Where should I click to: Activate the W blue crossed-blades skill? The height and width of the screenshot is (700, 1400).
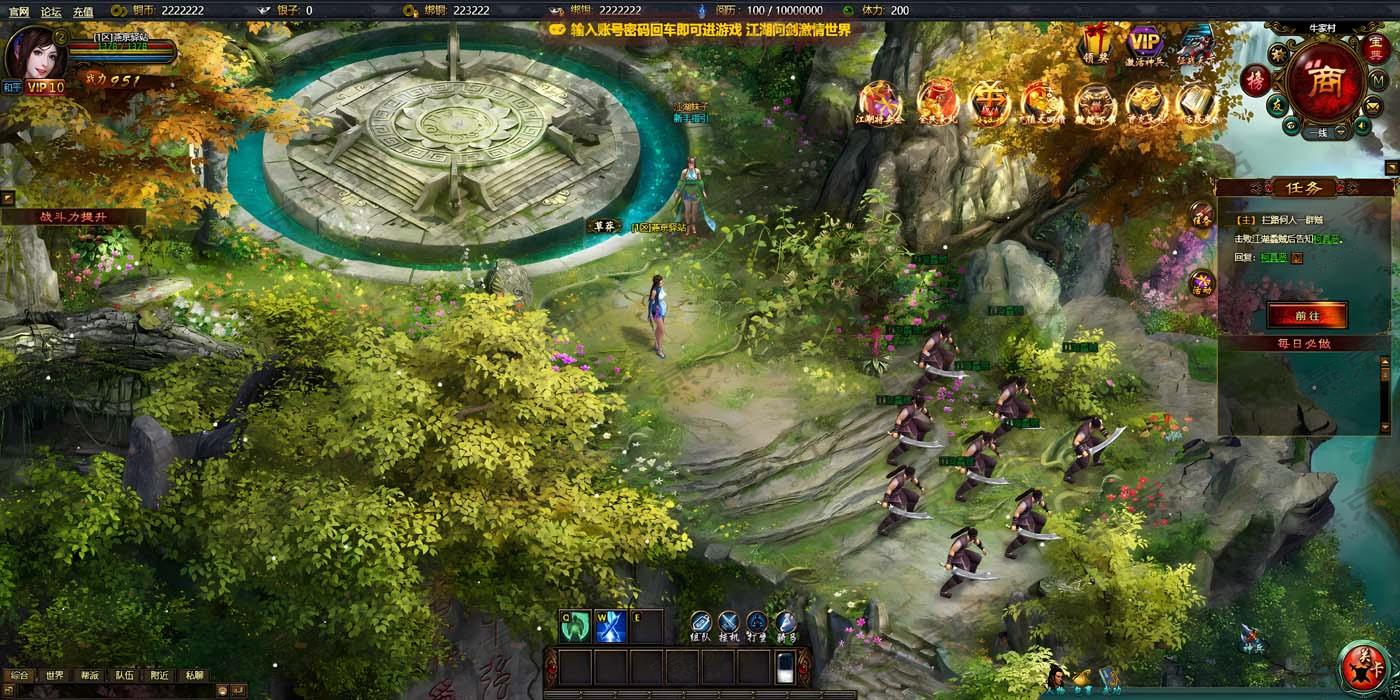[610, 626]
